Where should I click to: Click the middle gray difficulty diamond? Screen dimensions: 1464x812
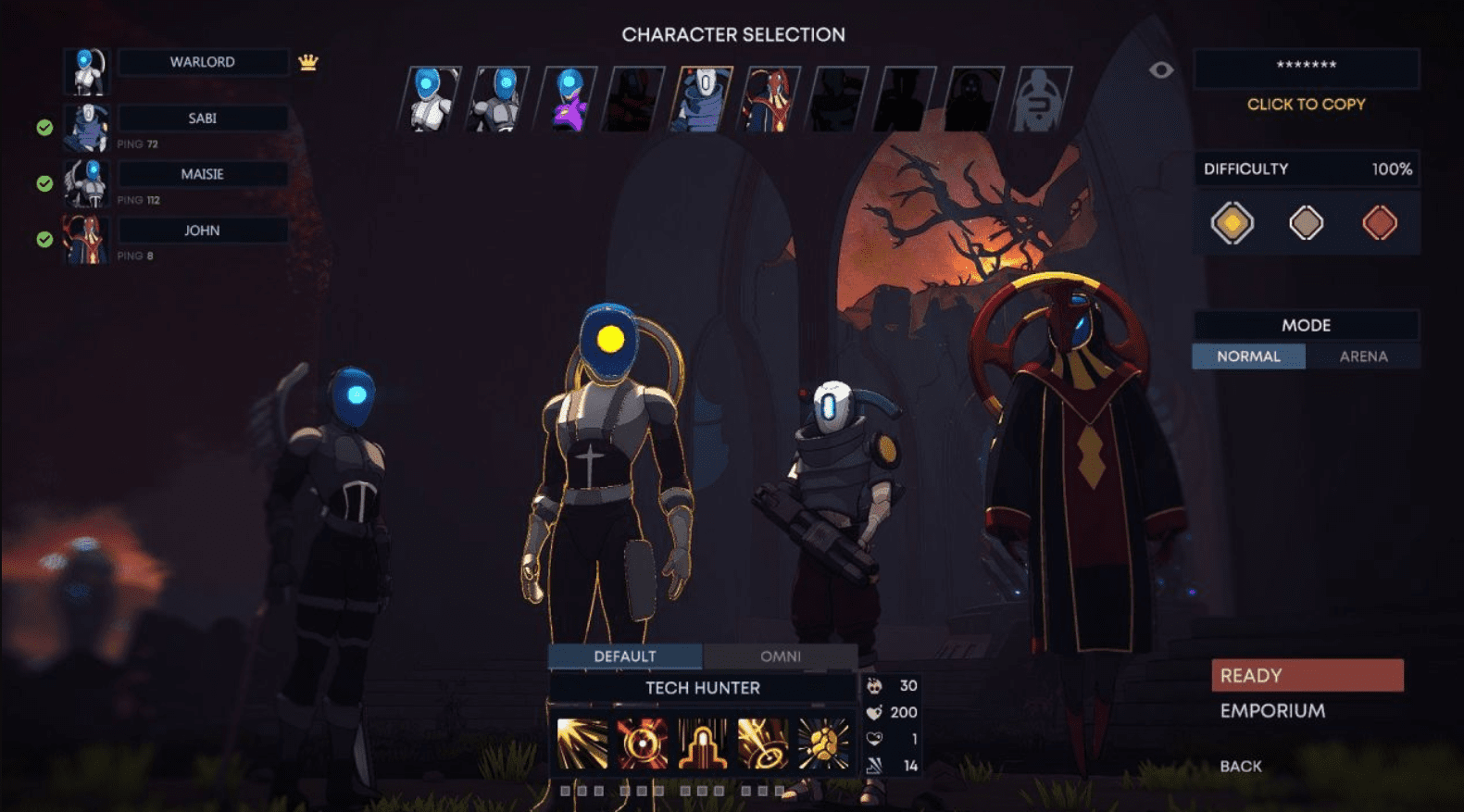click(x=1306, y=223)
